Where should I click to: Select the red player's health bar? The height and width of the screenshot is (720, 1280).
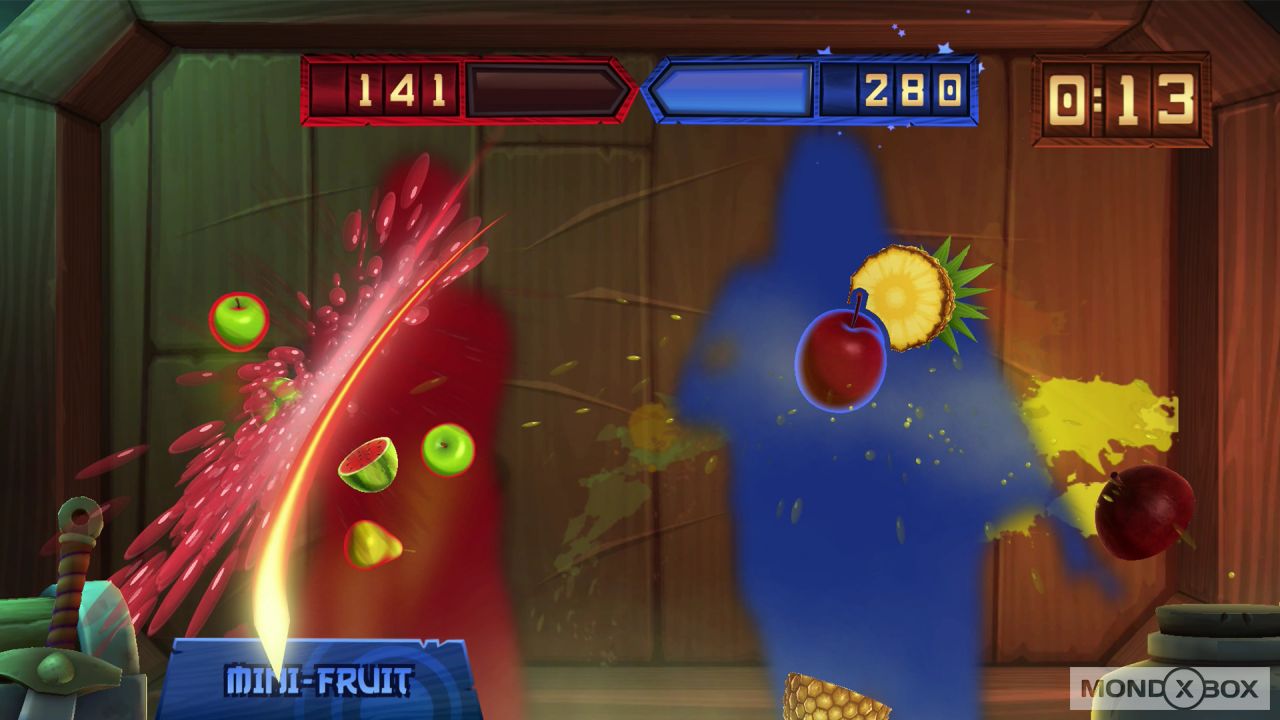coord(540,90)
